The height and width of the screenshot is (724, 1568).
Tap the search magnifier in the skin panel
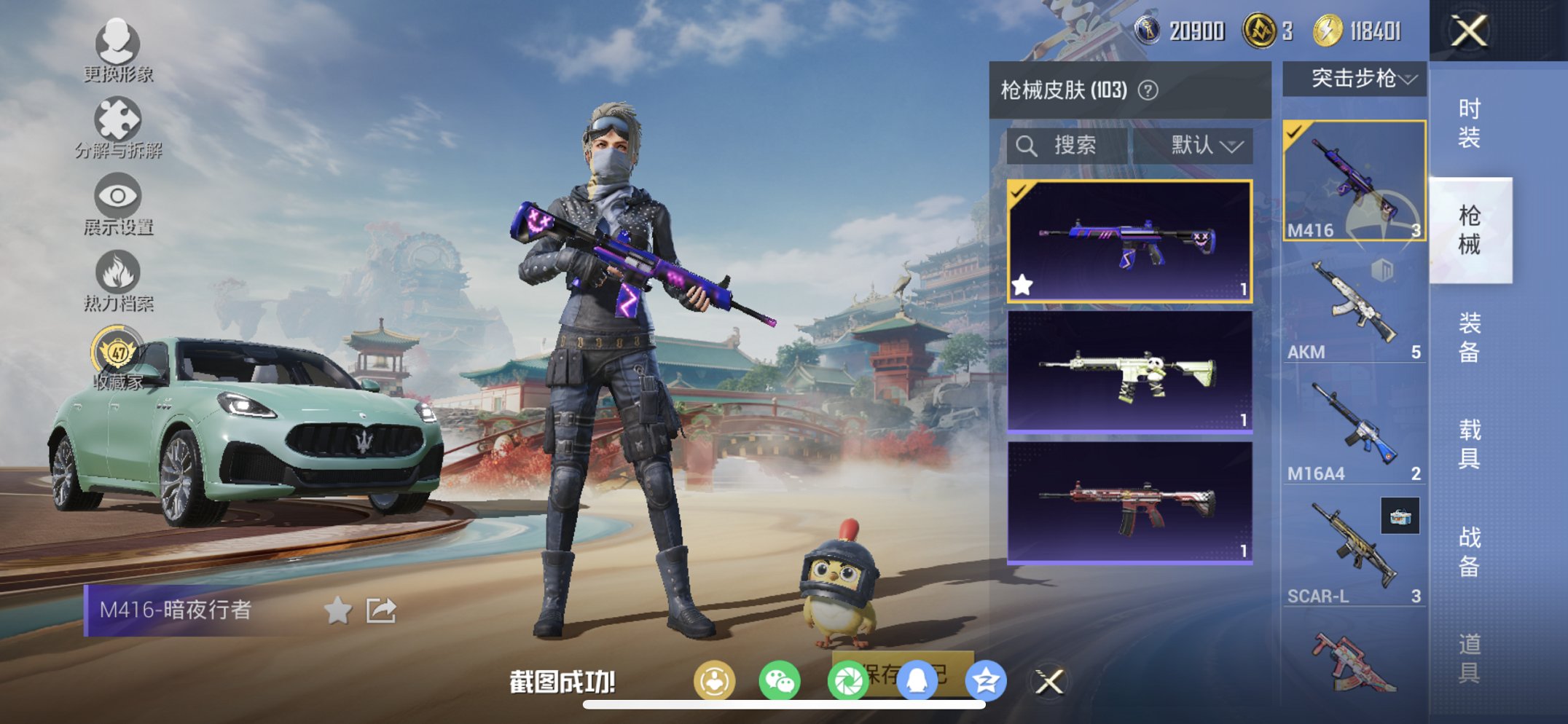(1028, 145)
